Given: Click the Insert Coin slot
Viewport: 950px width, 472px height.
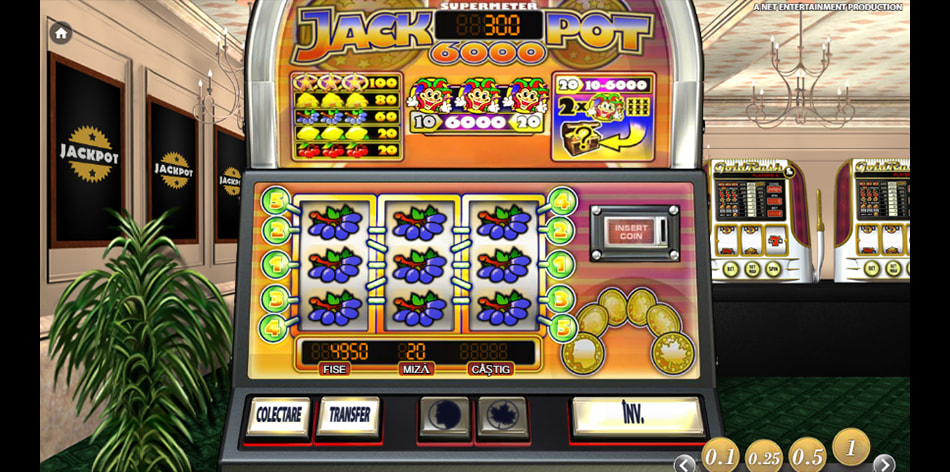Looking at the screenshot, I should (x=631, y=231).
